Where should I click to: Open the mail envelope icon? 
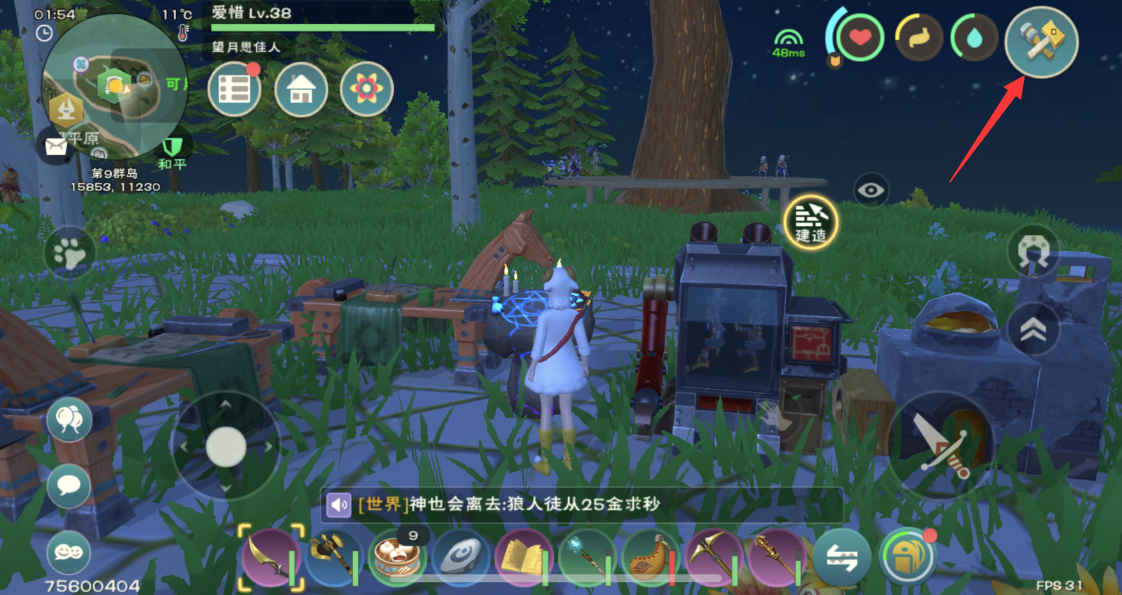[x=54, y=147]
